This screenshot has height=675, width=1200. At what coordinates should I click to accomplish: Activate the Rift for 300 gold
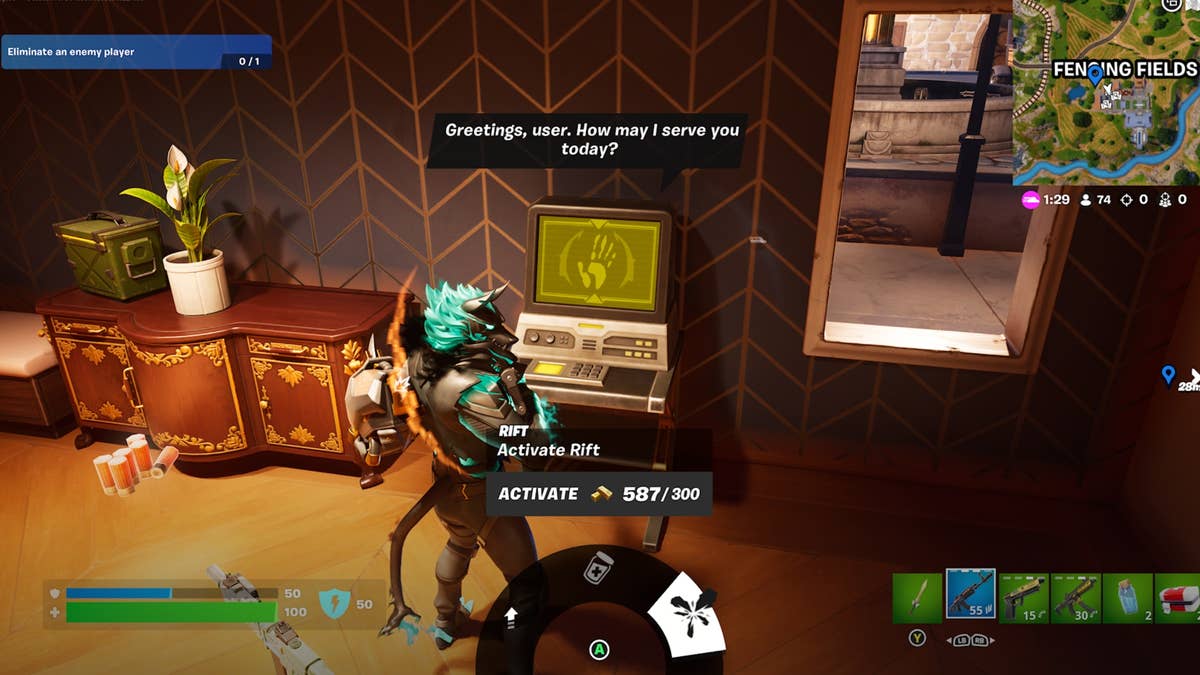598,494
